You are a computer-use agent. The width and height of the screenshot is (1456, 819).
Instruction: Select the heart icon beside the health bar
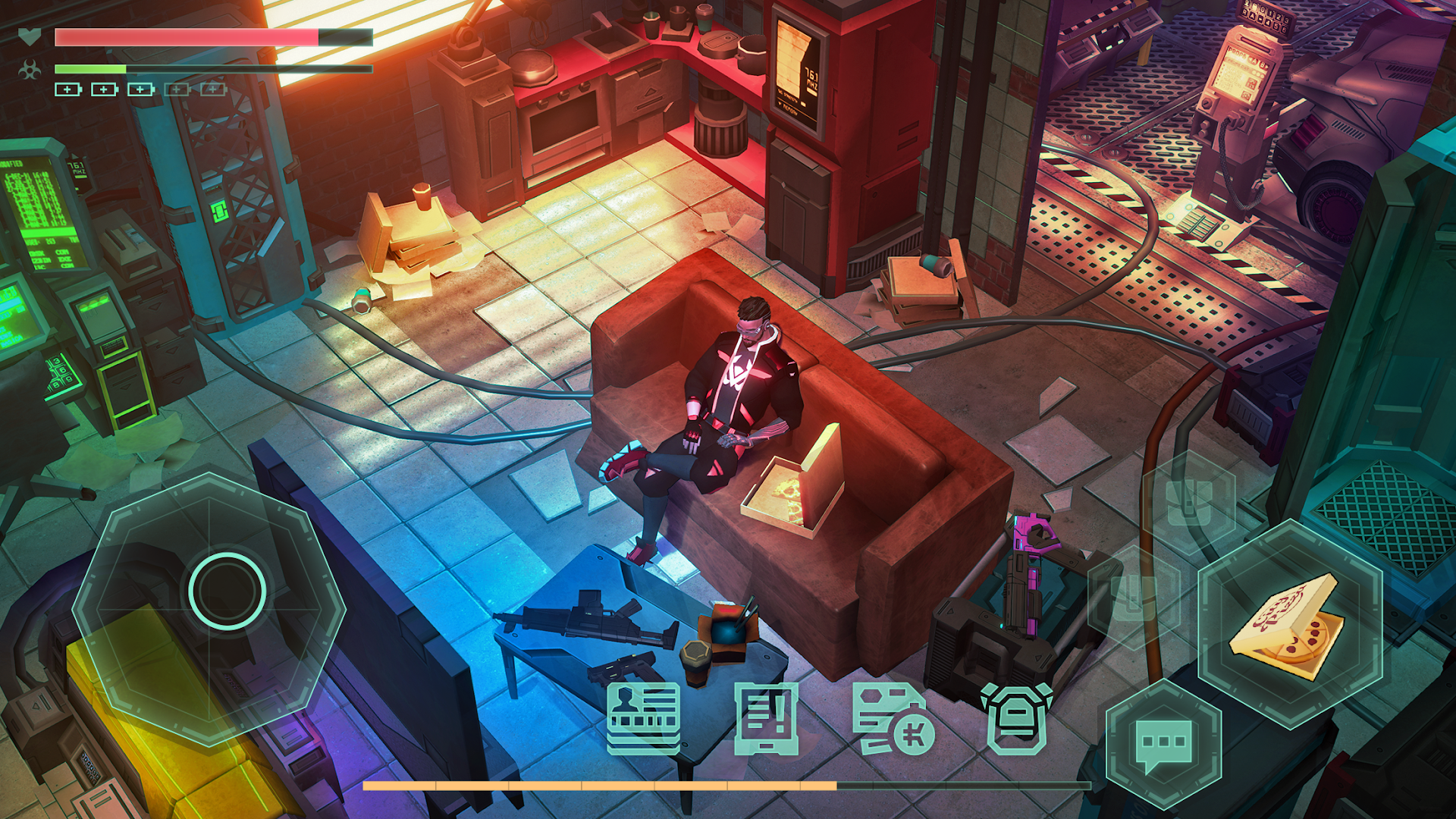[29, 35]
